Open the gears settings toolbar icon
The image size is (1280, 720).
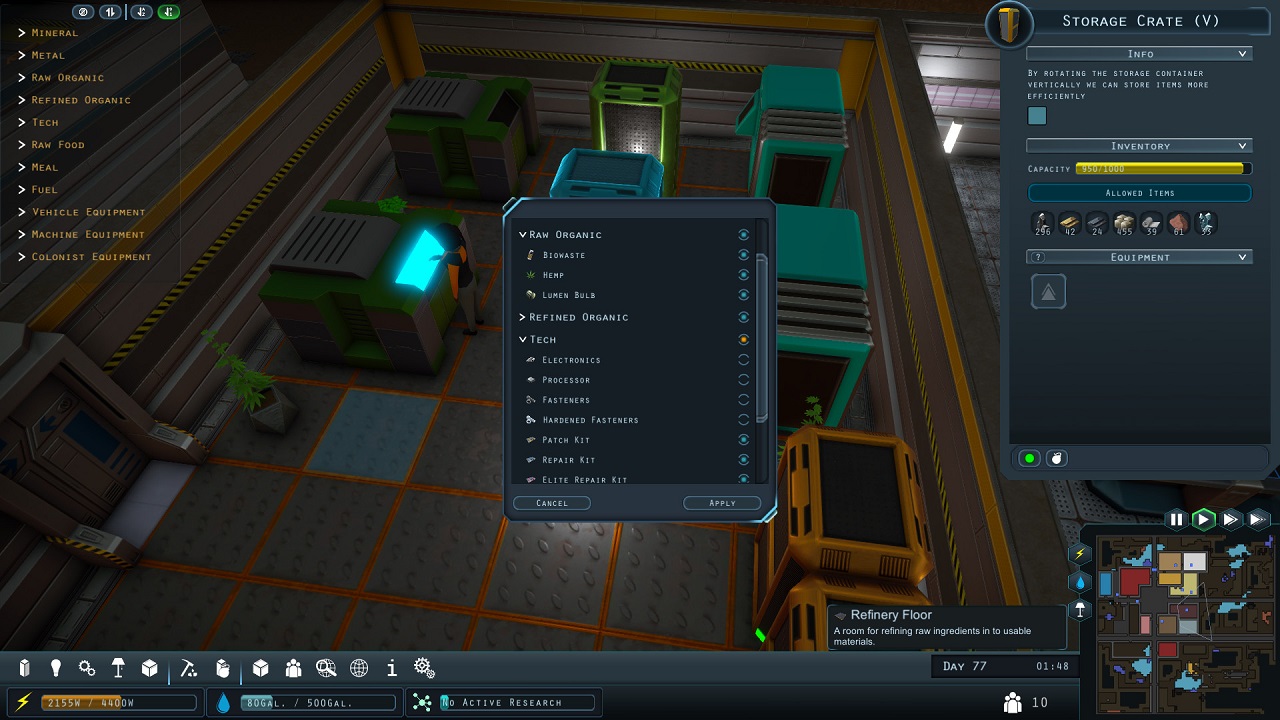click(424, 668)
